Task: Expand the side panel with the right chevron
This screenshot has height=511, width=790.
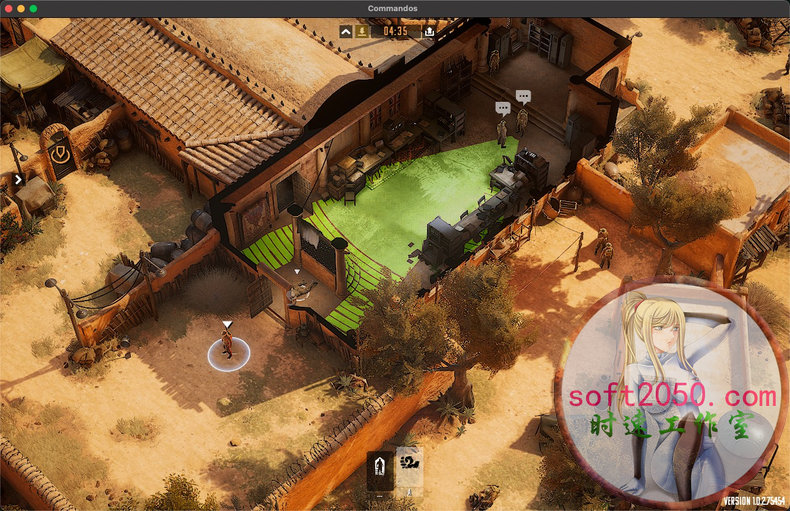Action: click(19, 180)
